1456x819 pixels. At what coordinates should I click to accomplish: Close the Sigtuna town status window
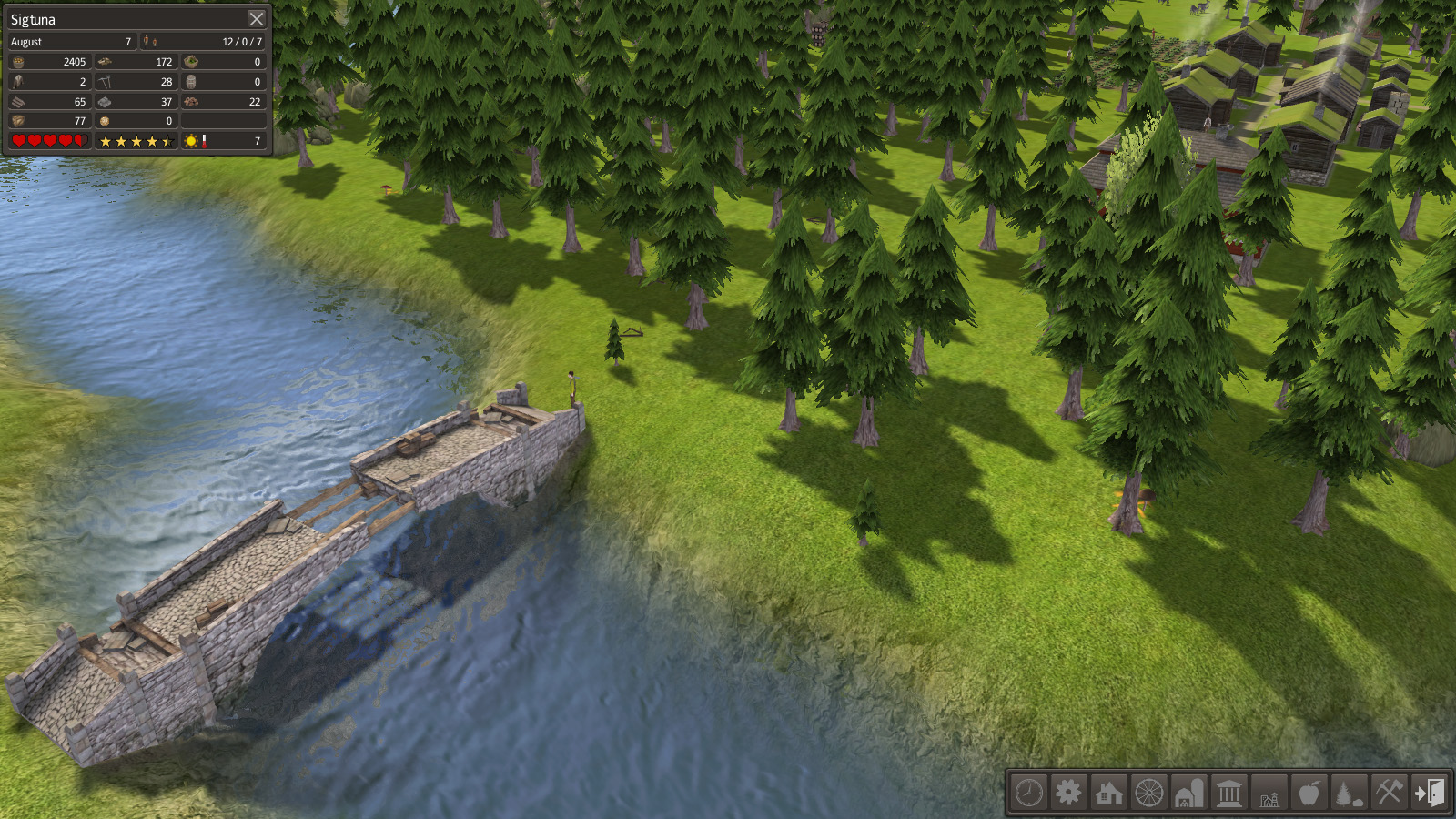257,19
